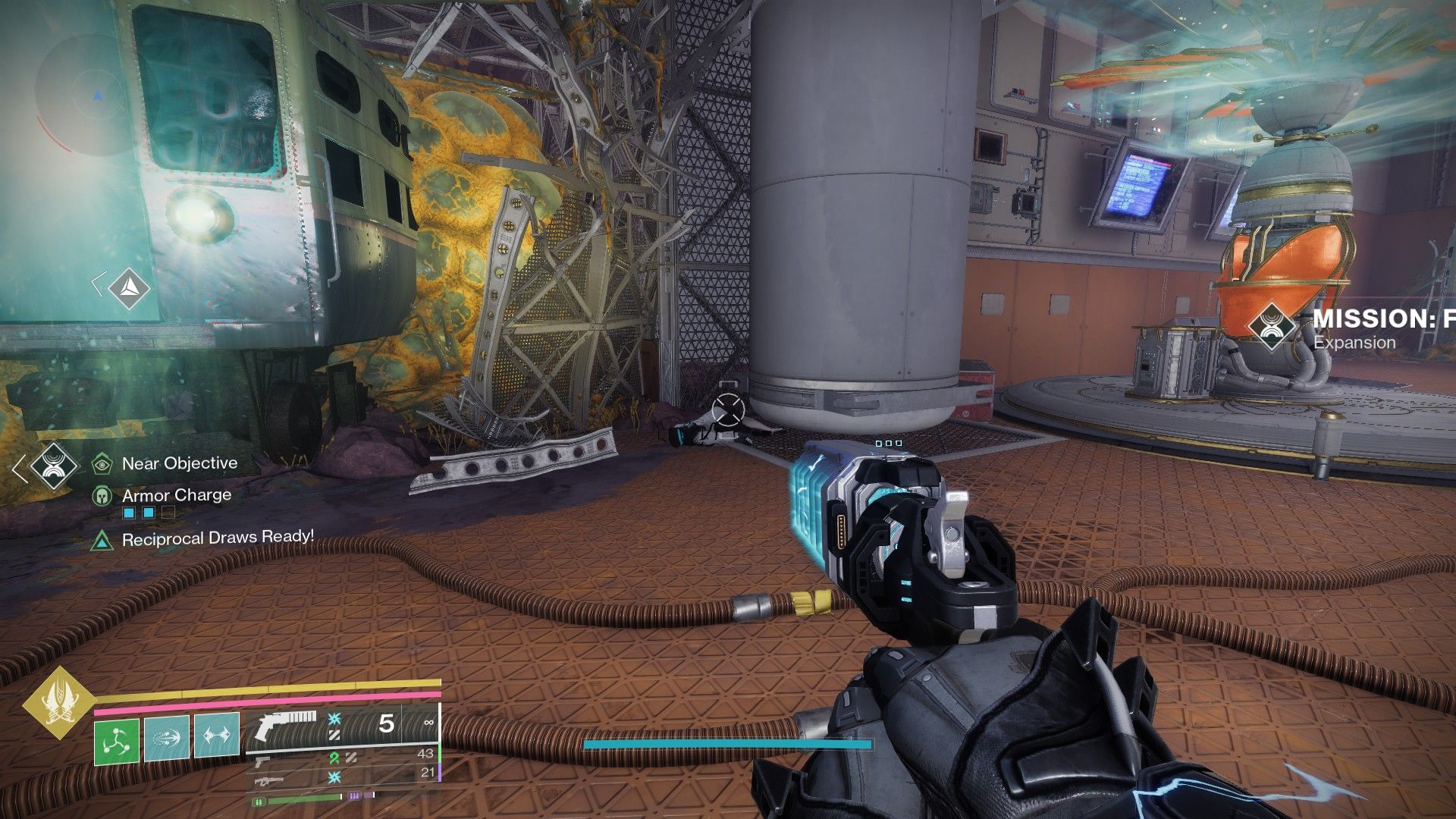Toggle the empty third Armor Charge square
The image size is (1456, 819).
tap(168, 513)
